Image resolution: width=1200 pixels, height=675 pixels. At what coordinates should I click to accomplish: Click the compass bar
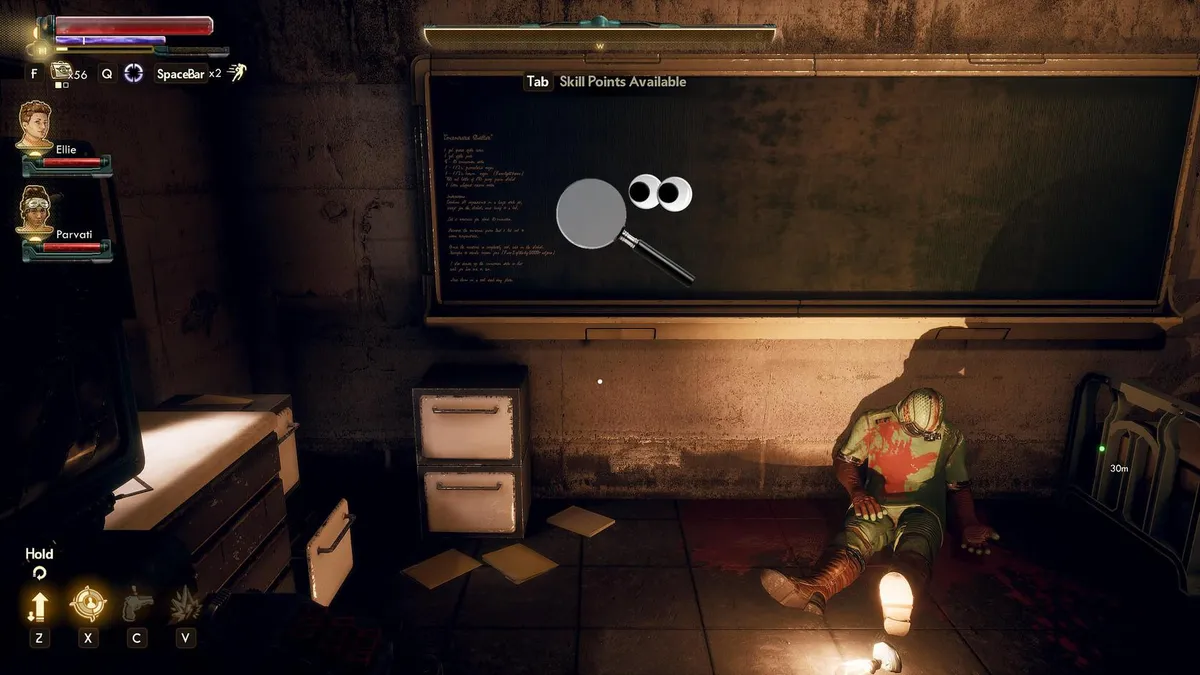pyautogui.click(x=600, y=37)
